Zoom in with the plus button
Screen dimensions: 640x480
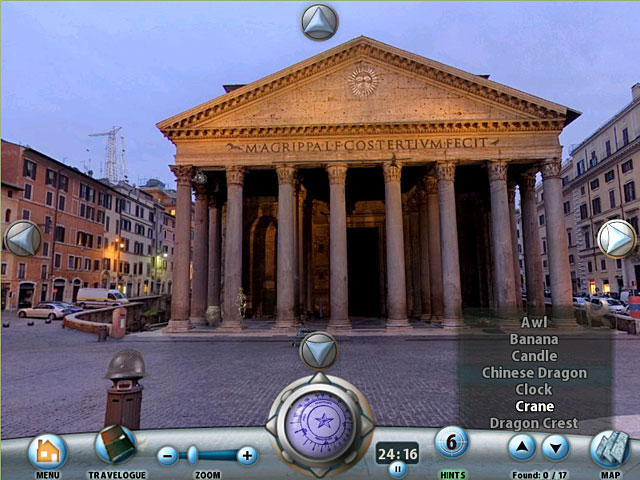(247, 456)
